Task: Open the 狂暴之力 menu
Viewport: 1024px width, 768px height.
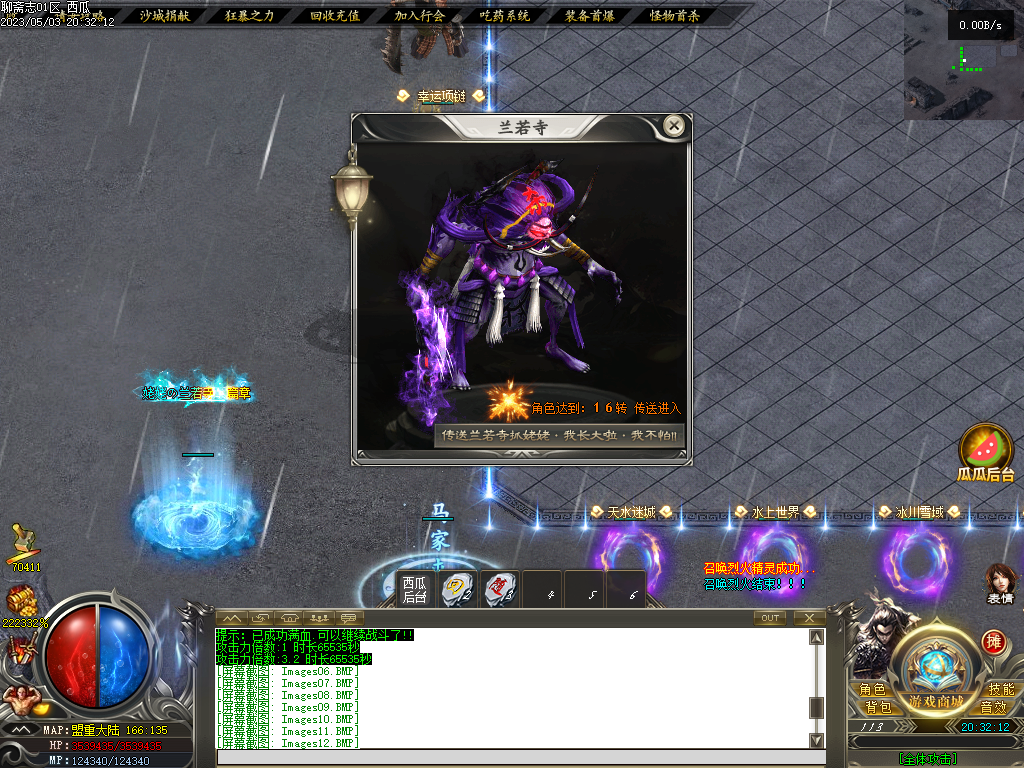Action: click(249, 16)
